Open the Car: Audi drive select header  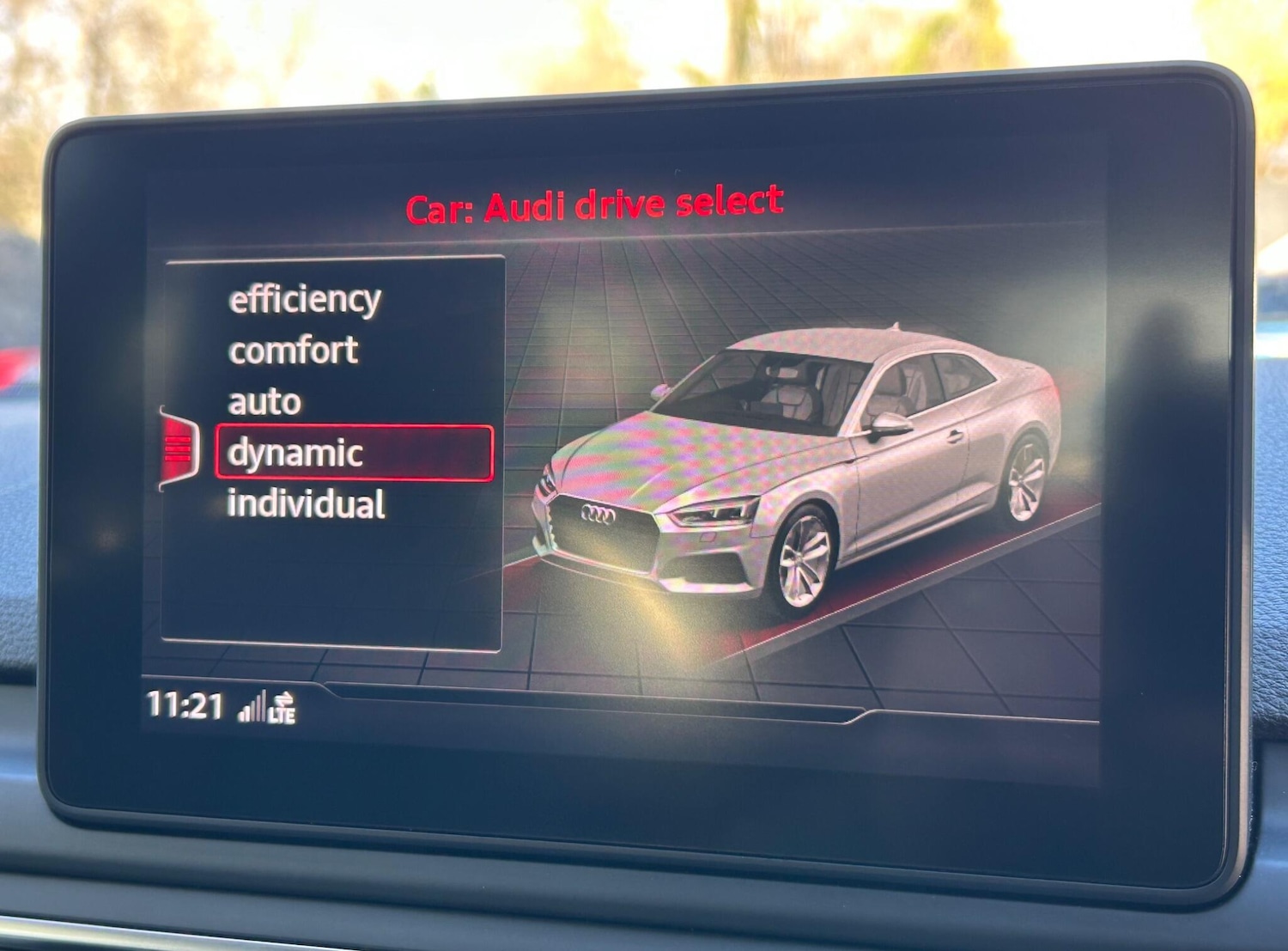tap(593, 204)
